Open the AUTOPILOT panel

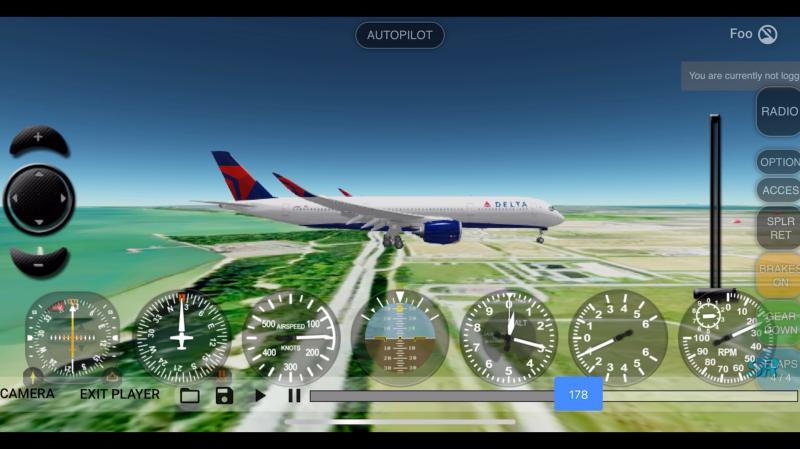(x=399, y=35)
